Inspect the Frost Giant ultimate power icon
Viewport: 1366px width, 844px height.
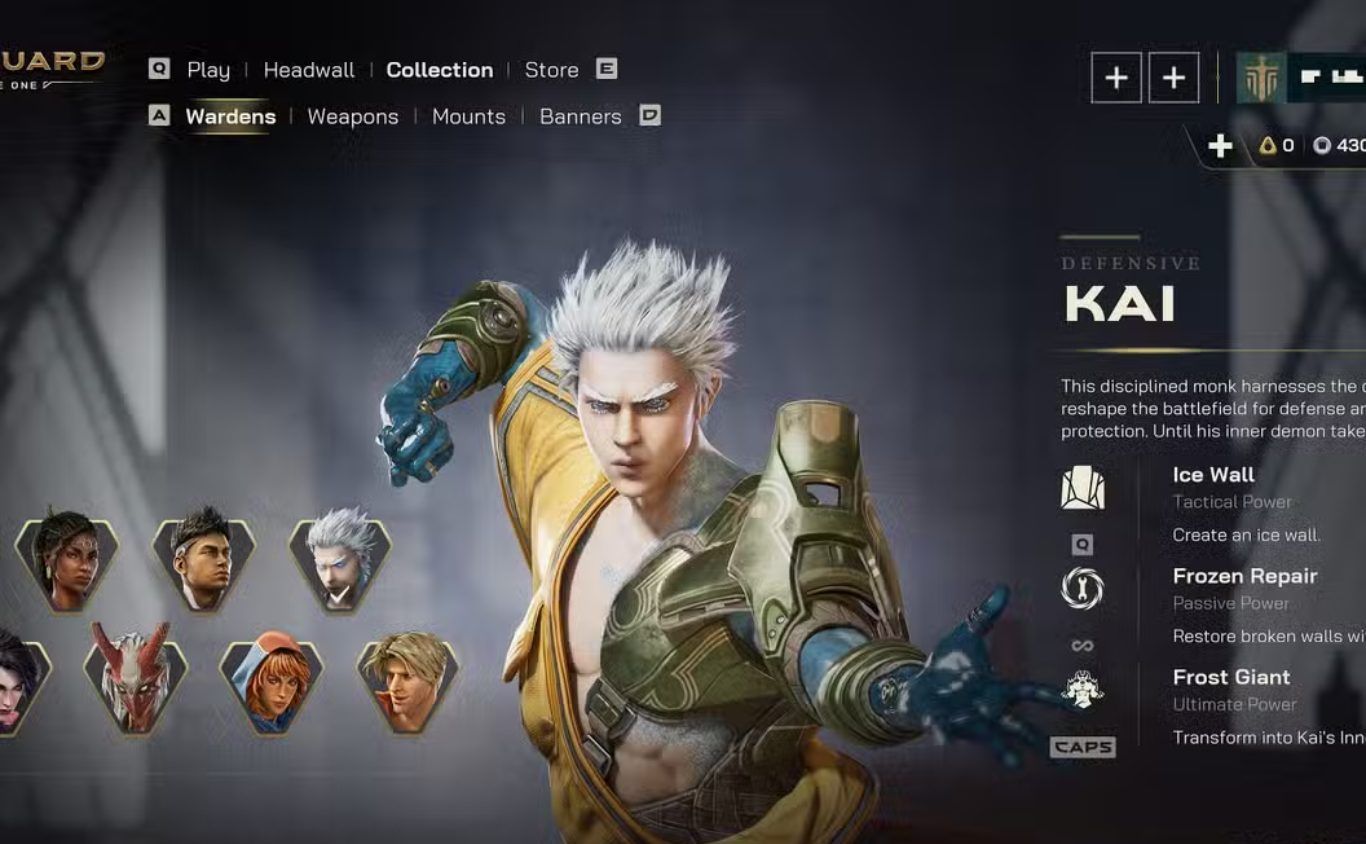[1082, 690]
